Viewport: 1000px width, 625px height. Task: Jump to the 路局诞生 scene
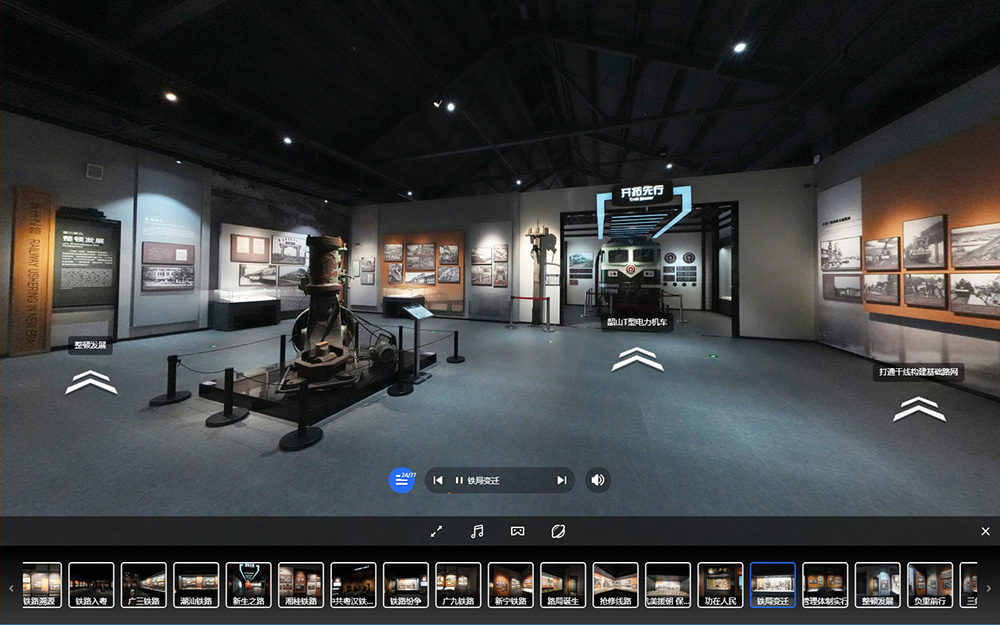563,585
